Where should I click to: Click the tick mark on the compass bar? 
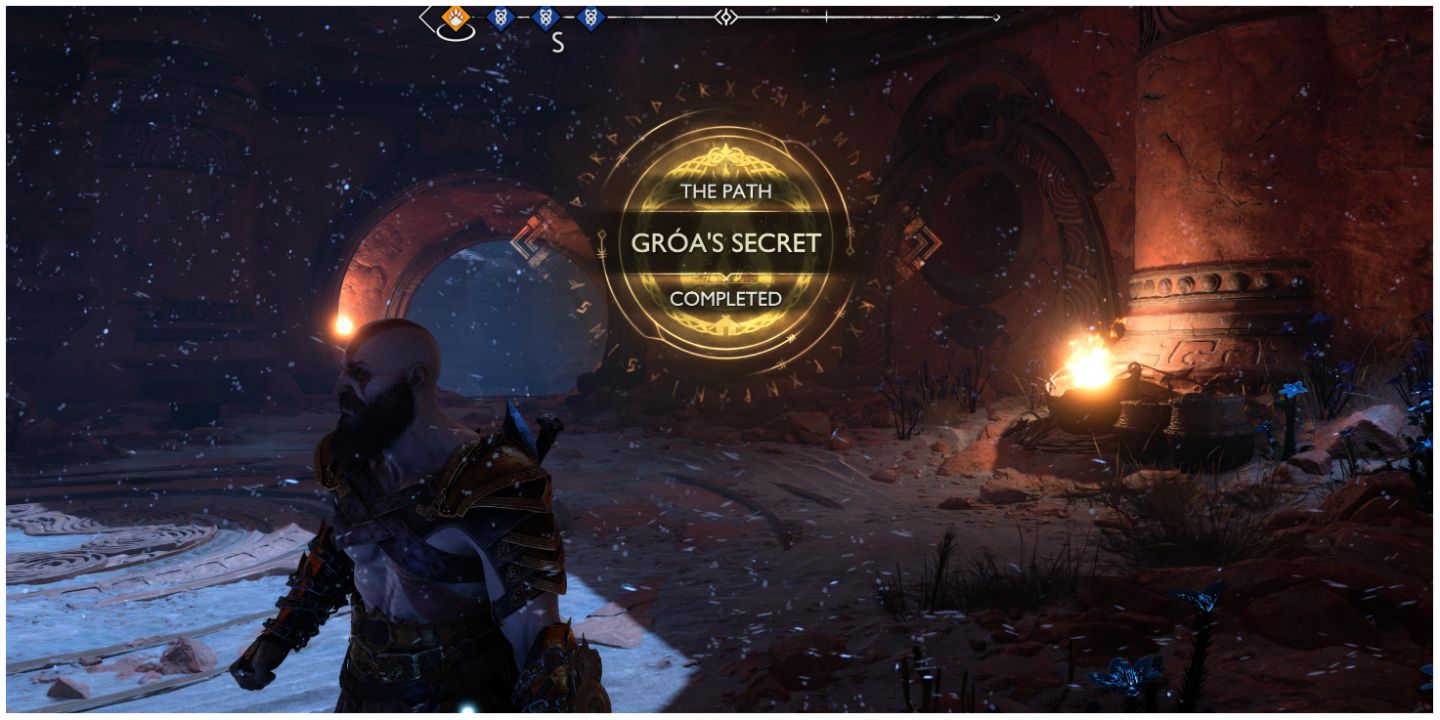(826, 16)
